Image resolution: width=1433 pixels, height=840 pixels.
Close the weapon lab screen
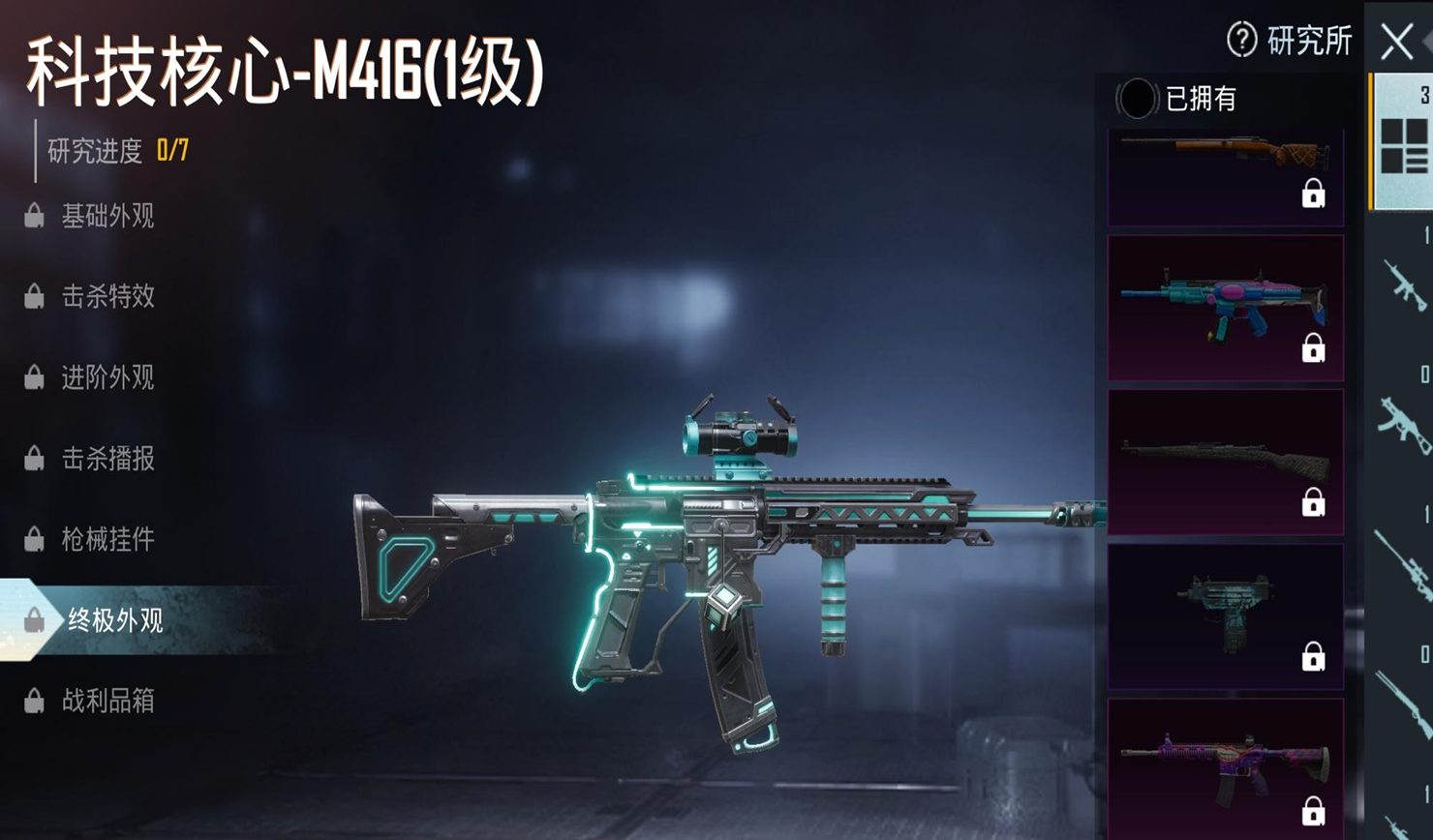pyautogui.click(x=1396, y=42)
